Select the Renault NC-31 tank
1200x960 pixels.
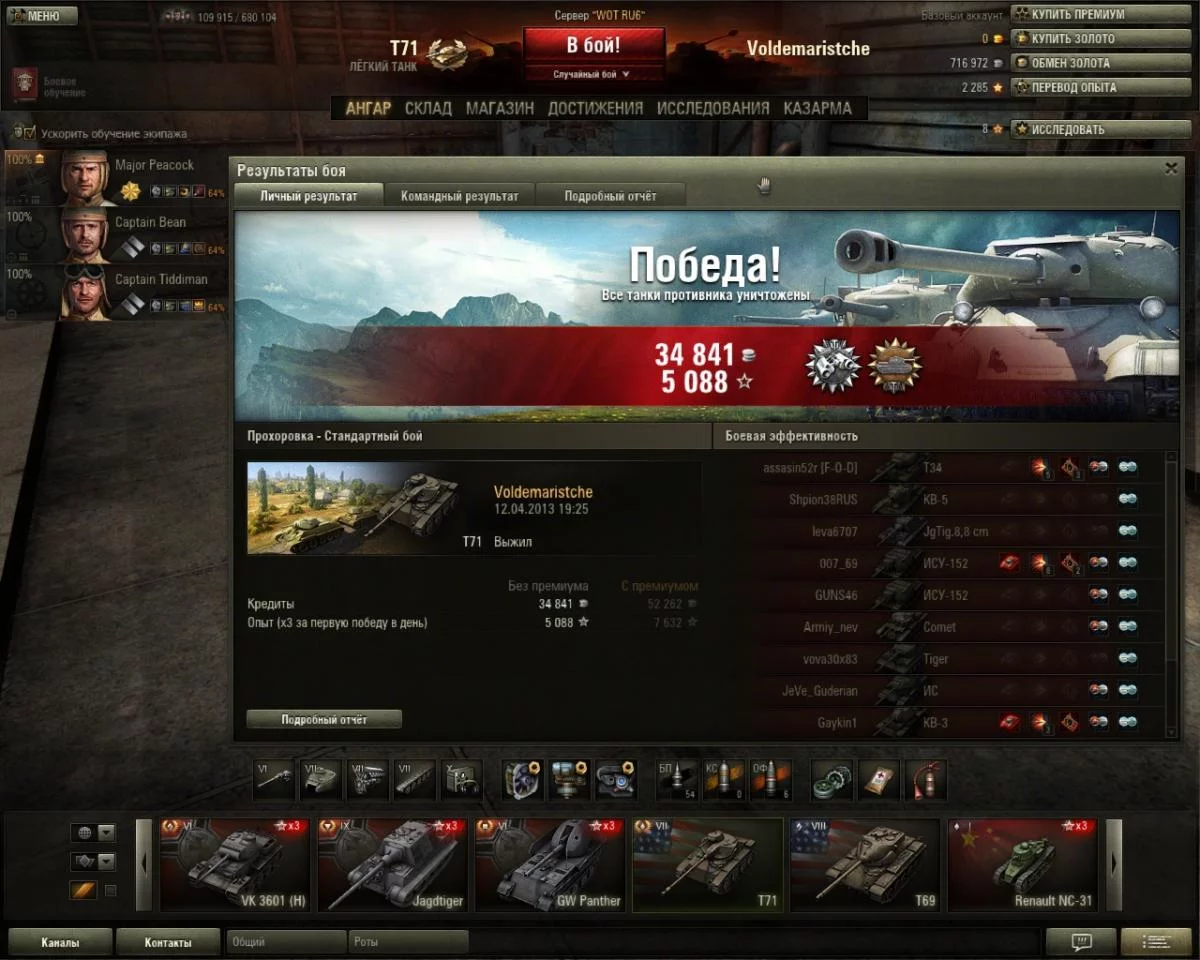point(1021,865)
